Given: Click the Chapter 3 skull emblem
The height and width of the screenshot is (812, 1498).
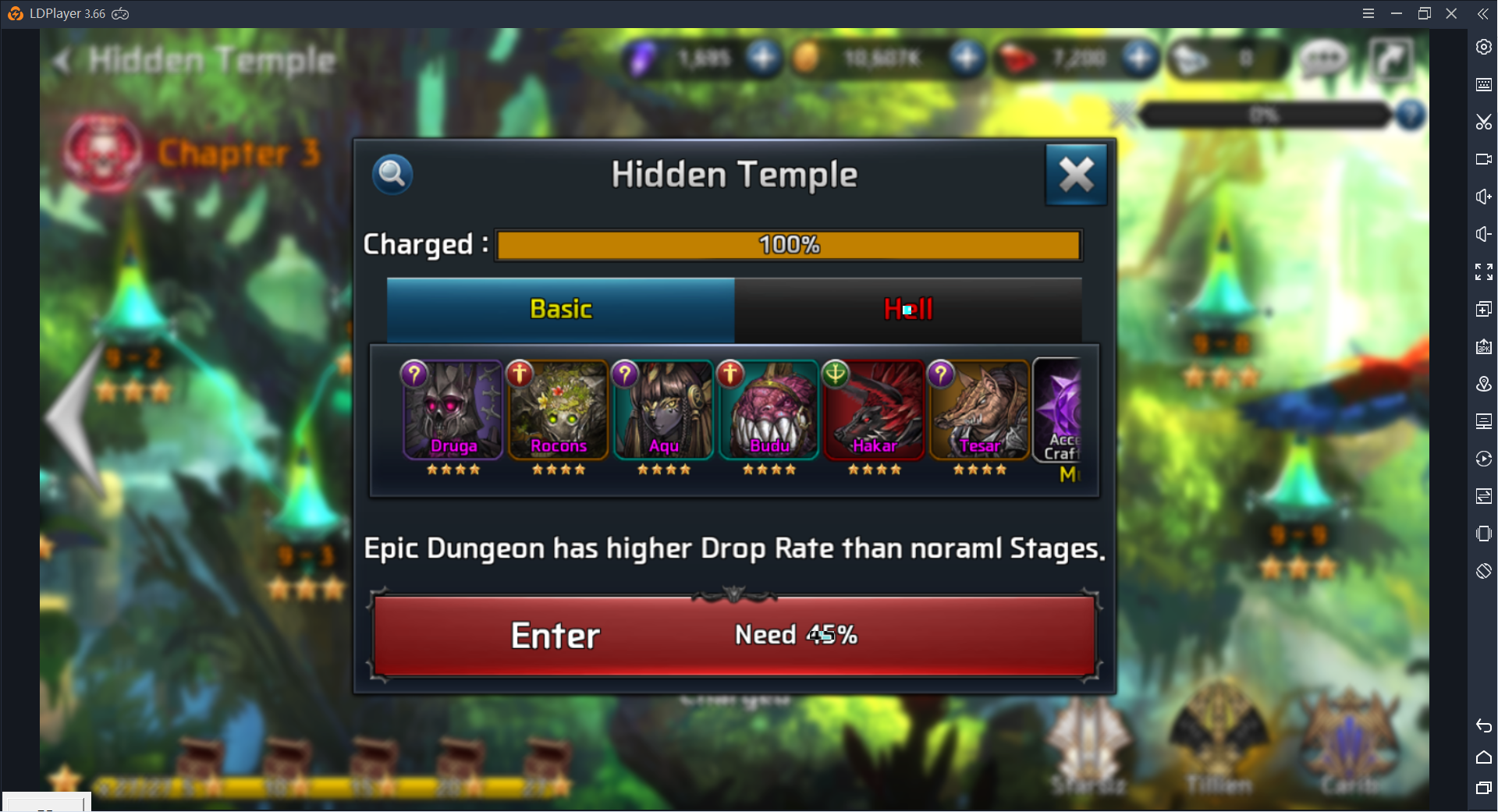Looking at the screenshot, I should pos(101,153).
